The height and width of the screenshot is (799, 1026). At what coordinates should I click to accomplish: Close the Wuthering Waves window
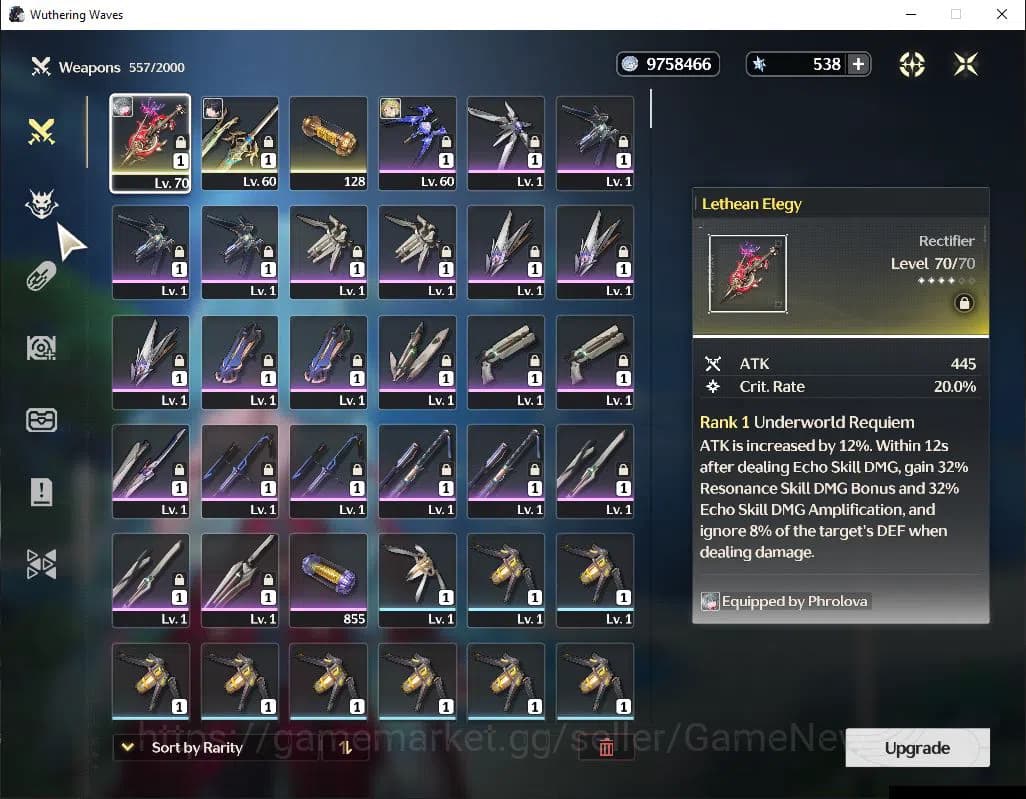point(1002,14)
